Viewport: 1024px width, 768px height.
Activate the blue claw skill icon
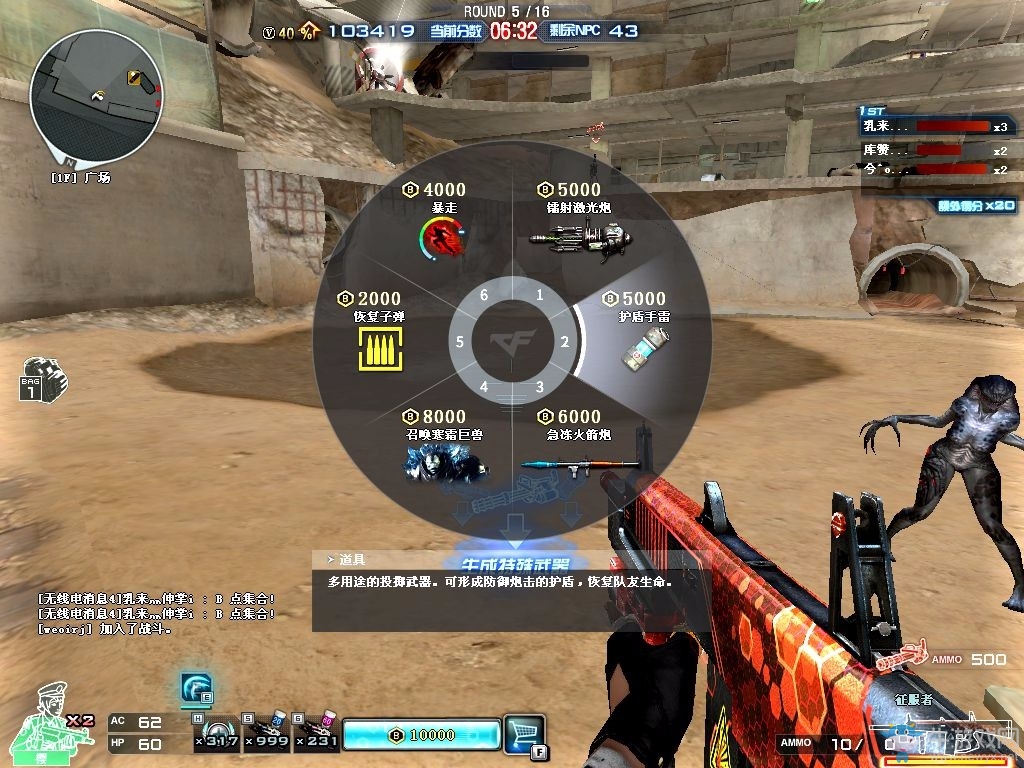(196, 689)
